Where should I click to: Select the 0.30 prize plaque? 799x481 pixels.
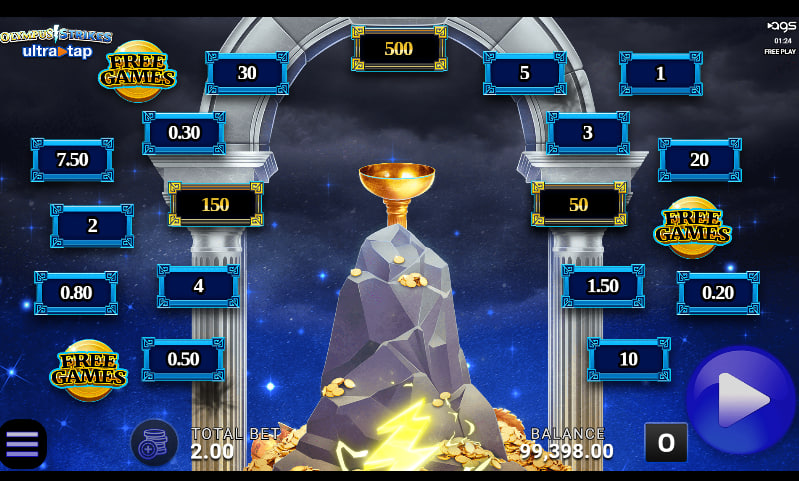(x=184, y=133)
